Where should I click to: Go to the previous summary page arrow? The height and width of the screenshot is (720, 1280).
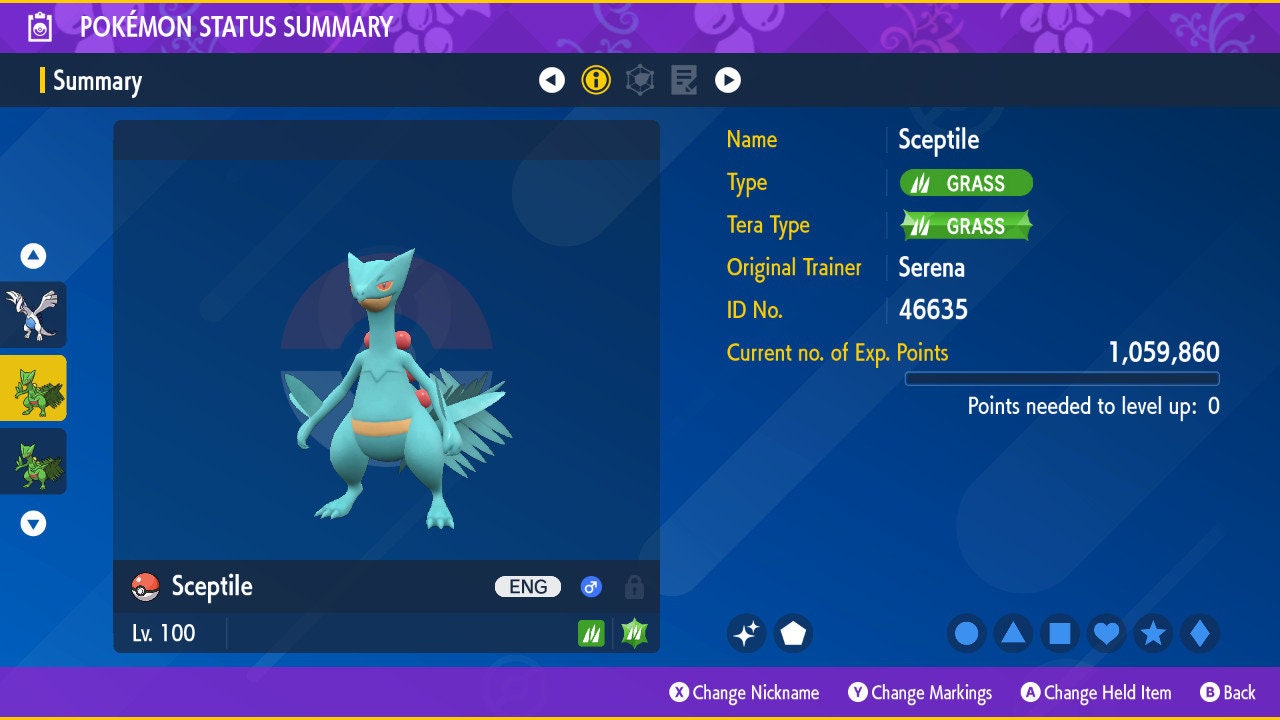click(552, 80)
